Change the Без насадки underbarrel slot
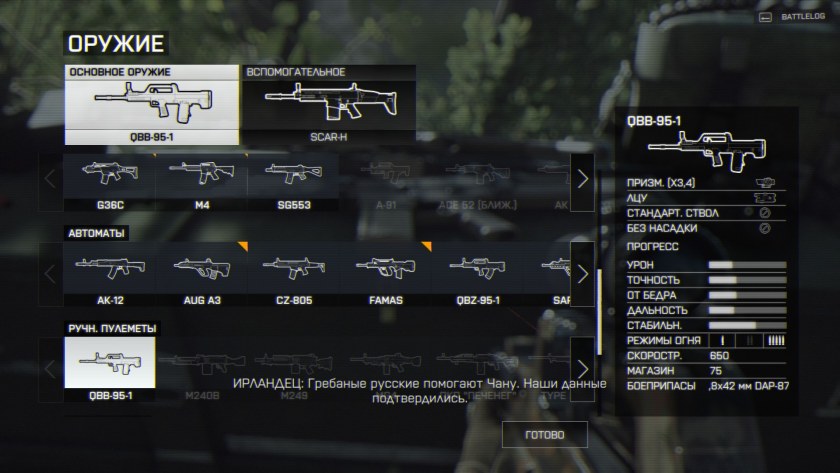The image size is (840, 473). 701,228
